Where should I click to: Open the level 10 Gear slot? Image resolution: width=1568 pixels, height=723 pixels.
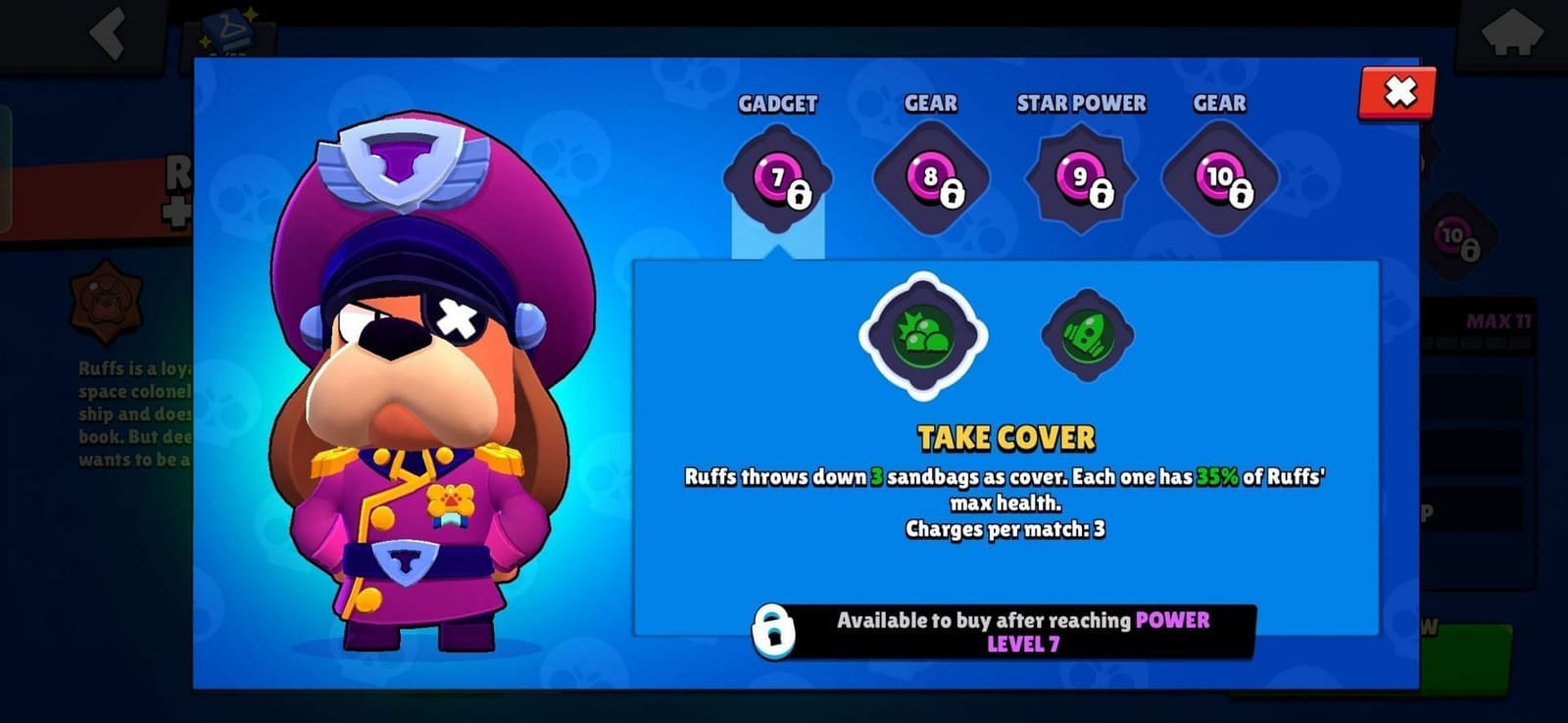(1218, 179)
